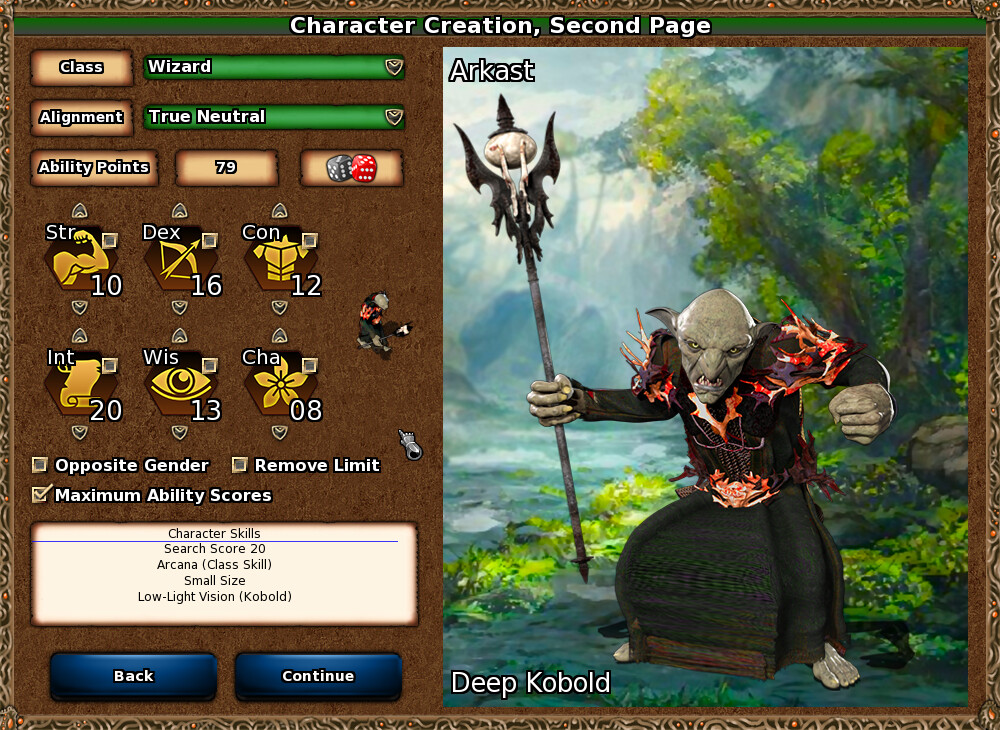This screenshot has width=1000, height=730.
Task: Open the Wizard class dropdown
Action: coord(274,67)
